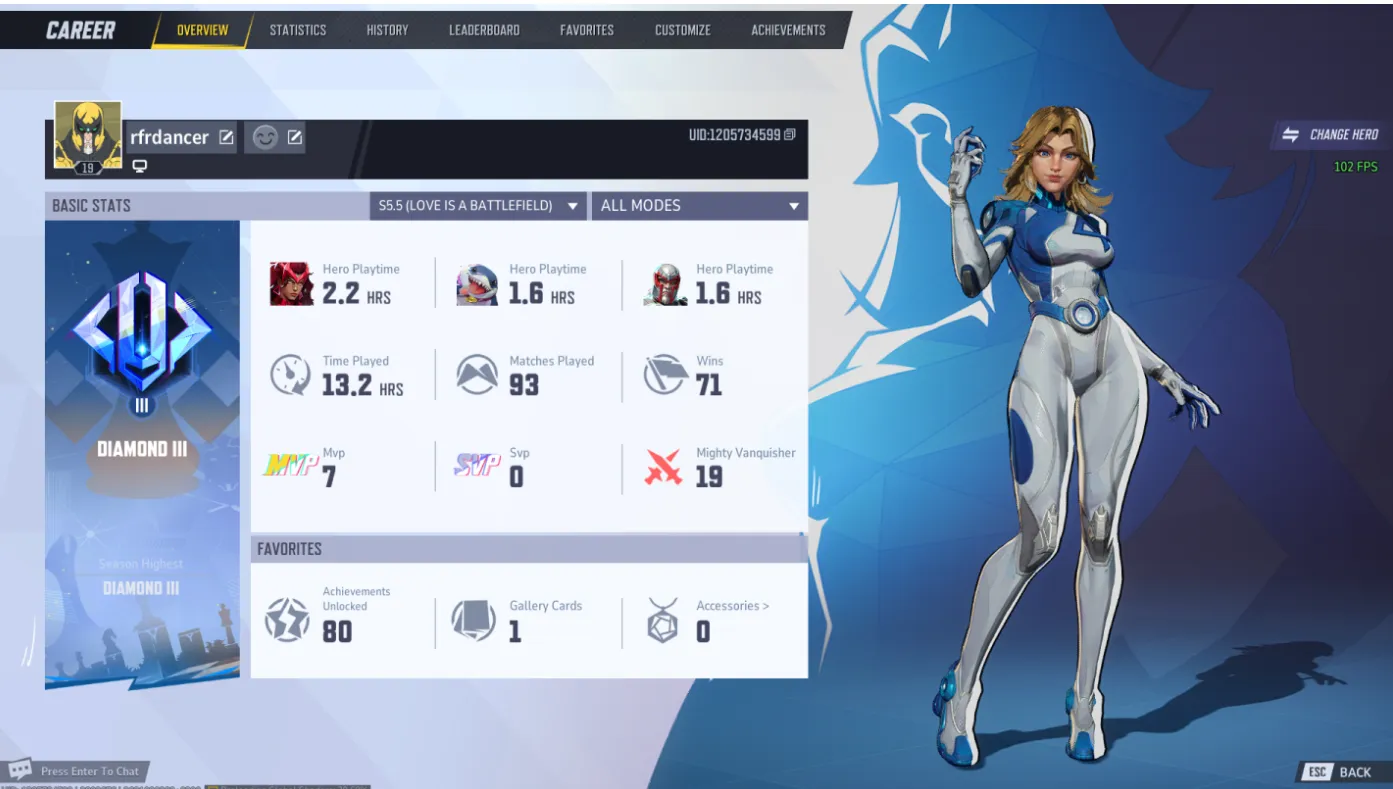1393x789 pixels.
Task: Click the Accessories medallion icon
Action: (x=663, y=620)
